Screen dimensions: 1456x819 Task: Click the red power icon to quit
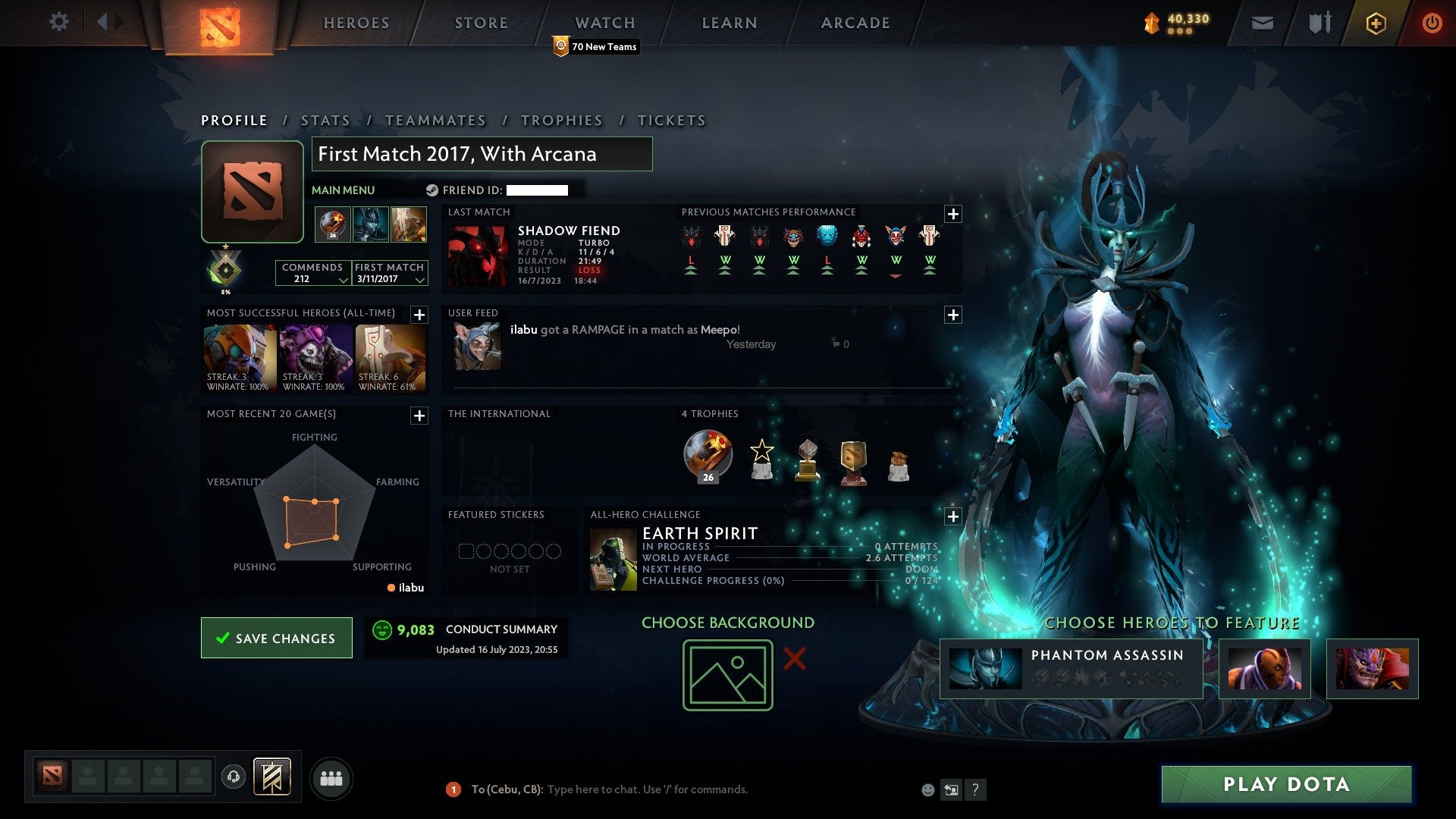[x=1432, y=23]
